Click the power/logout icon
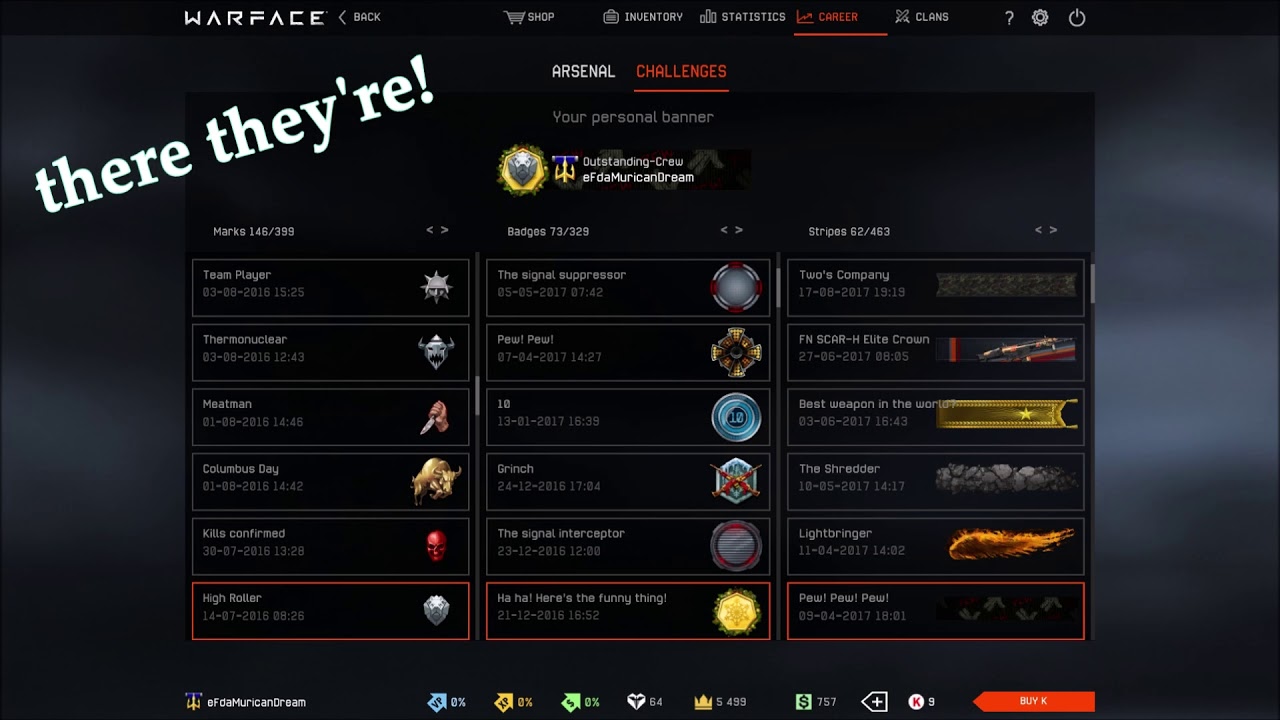 coord(1077,17)
